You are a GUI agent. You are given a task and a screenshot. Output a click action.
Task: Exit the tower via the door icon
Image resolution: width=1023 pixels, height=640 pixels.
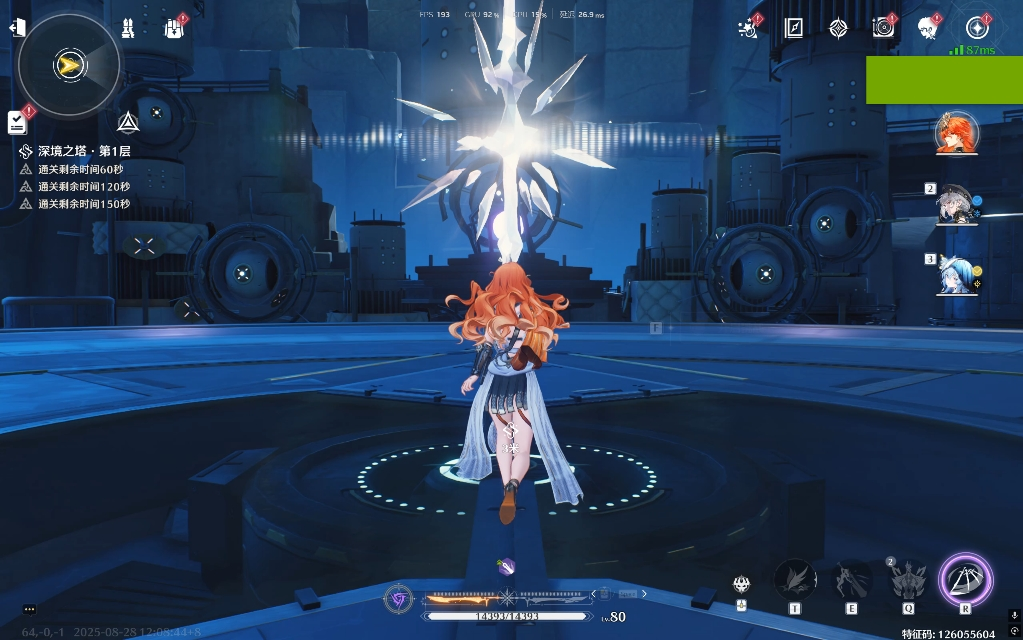tap(17, 27)
